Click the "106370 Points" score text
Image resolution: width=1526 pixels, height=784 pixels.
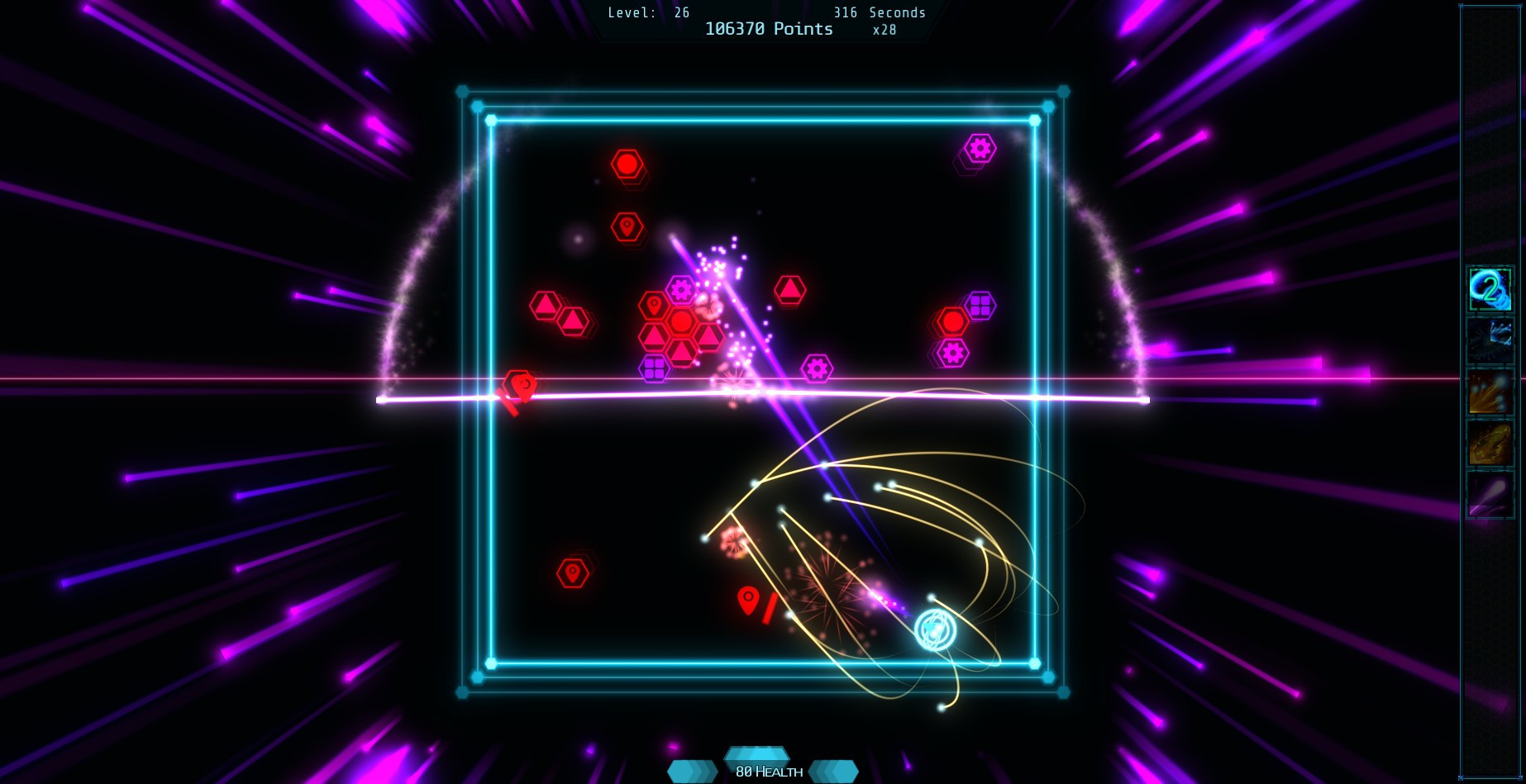pyautogui.click(x=767, y=29)
